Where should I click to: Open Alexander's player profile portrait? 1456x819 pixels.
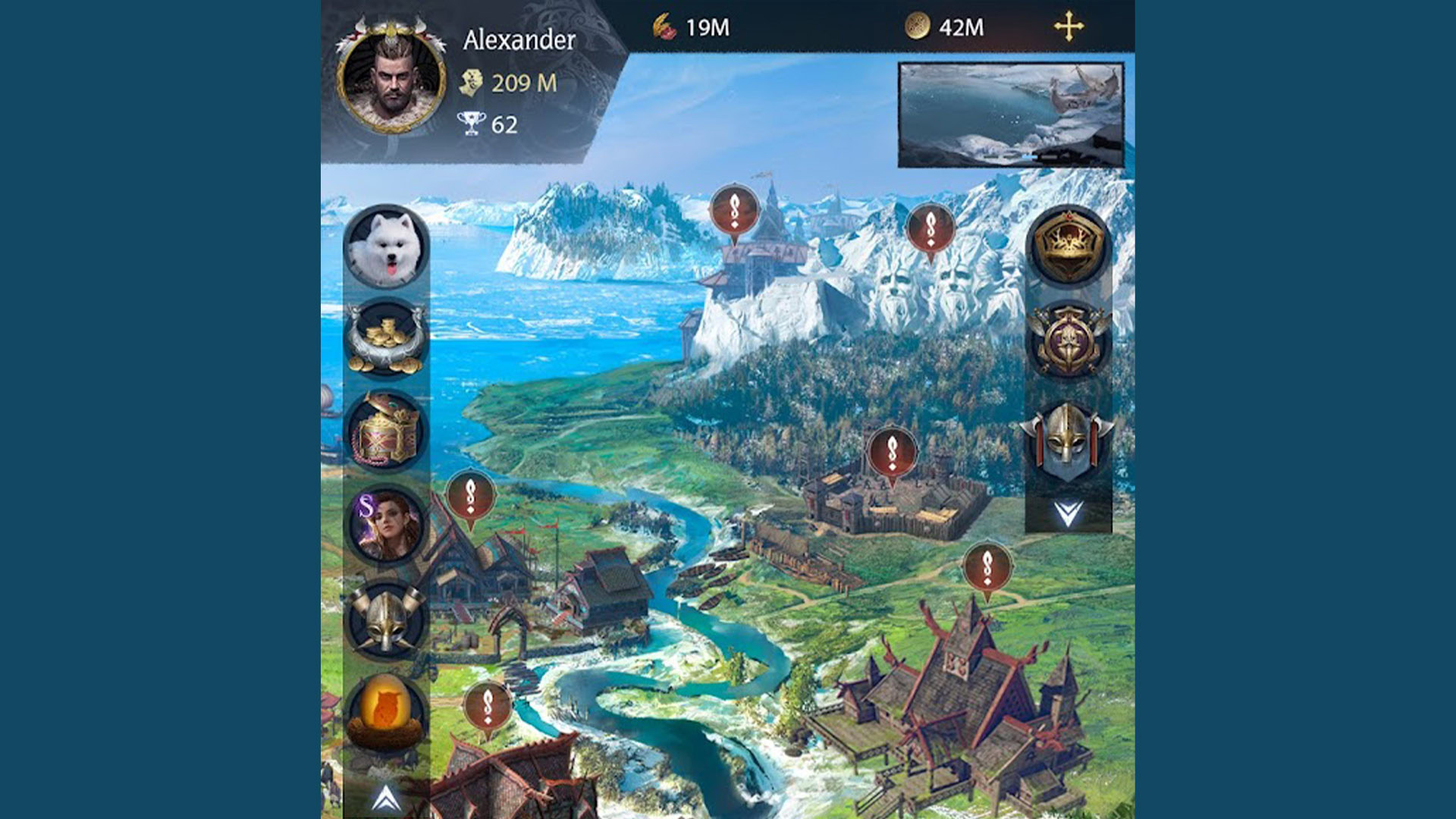[x=391, y=77]
